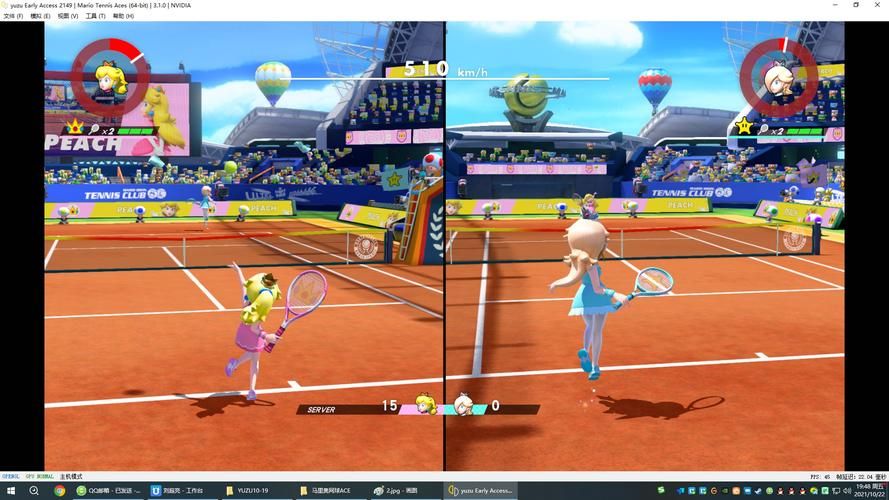Open the 视图 (View) menu

click(68, 16)
